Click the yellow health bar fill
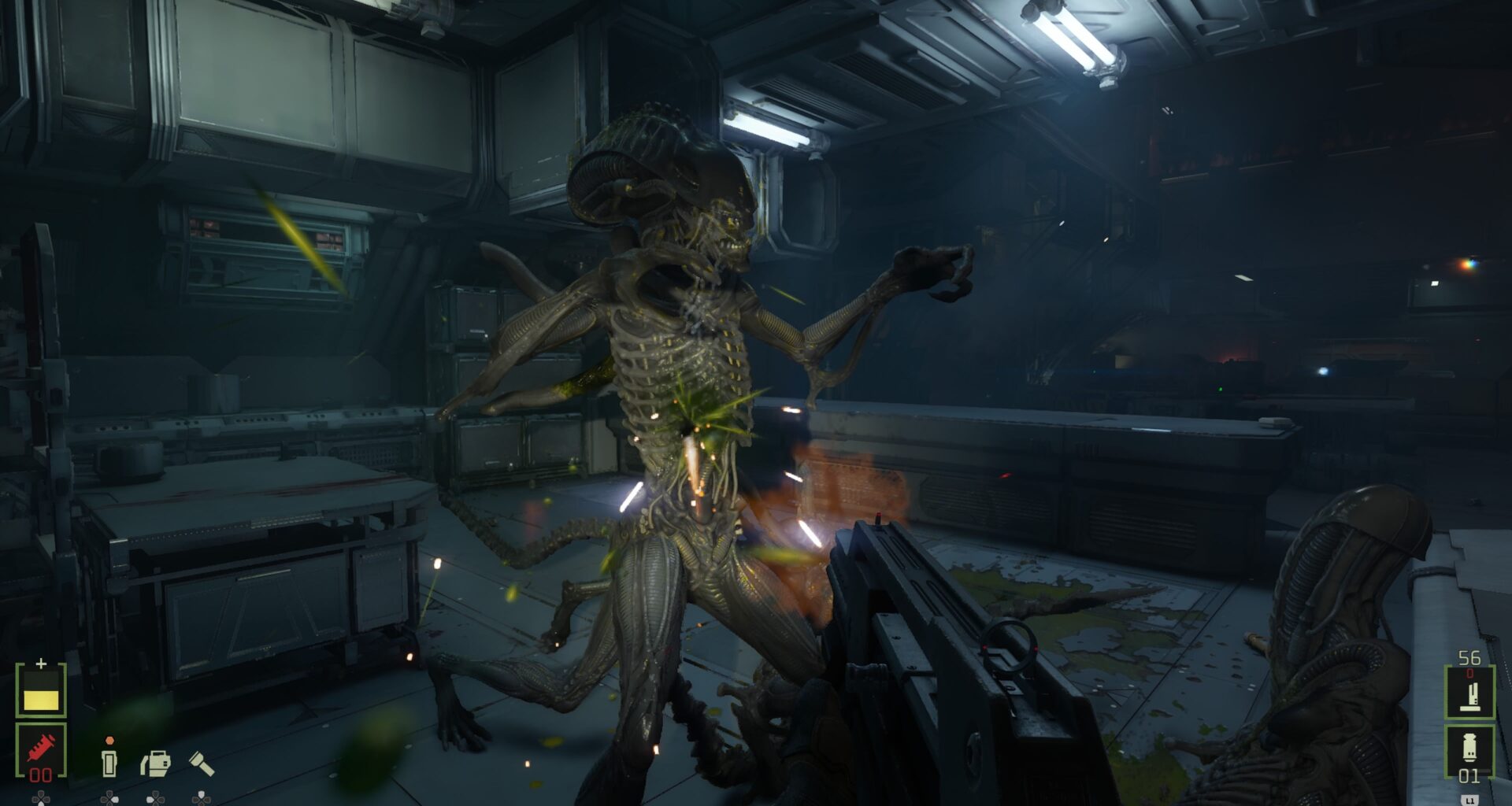Viewport: 1512px width, 806px height. 41,700
